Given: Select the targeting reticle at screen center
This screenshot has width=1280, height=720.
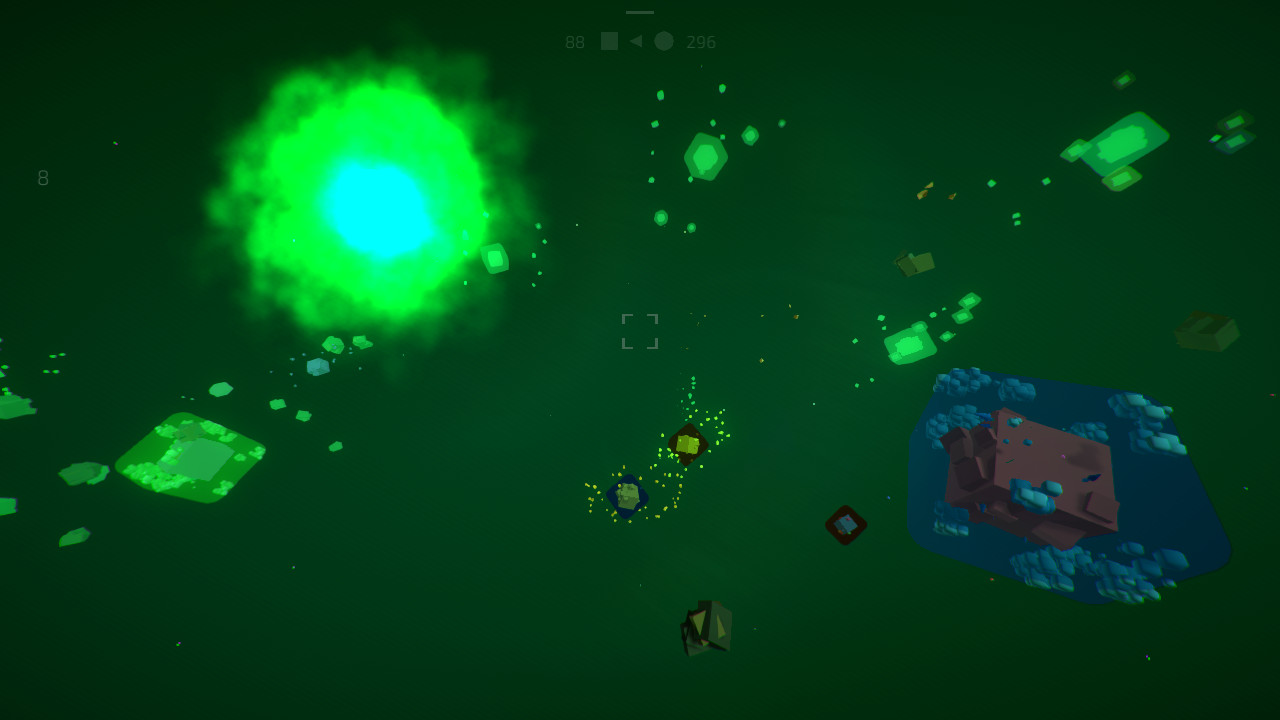Looking at the screenshot, I should [x=640, y=332].
